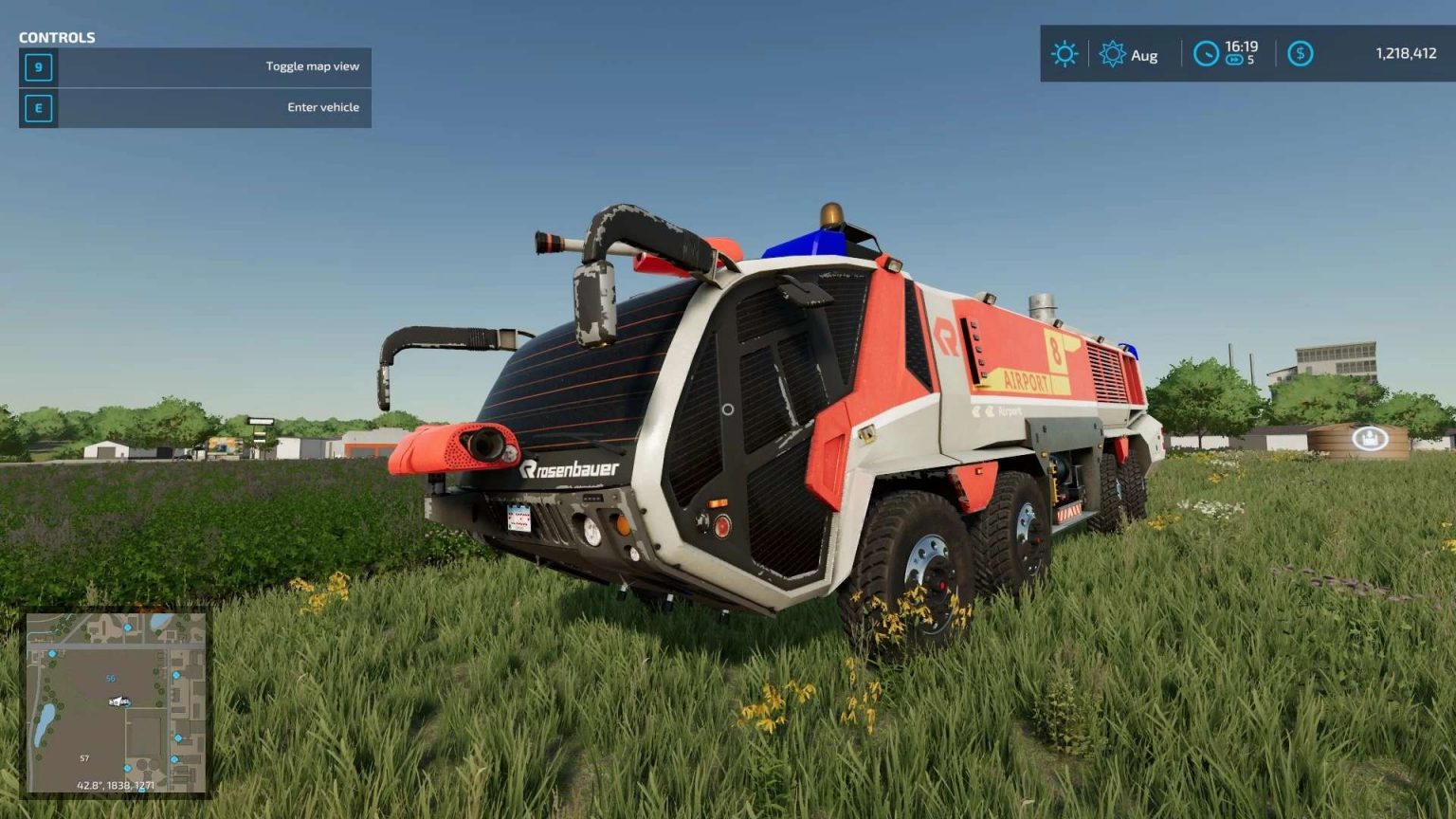Click the weather forecast sun icon
Screen dimensions: 1456x819
(x=1065, y=54)
